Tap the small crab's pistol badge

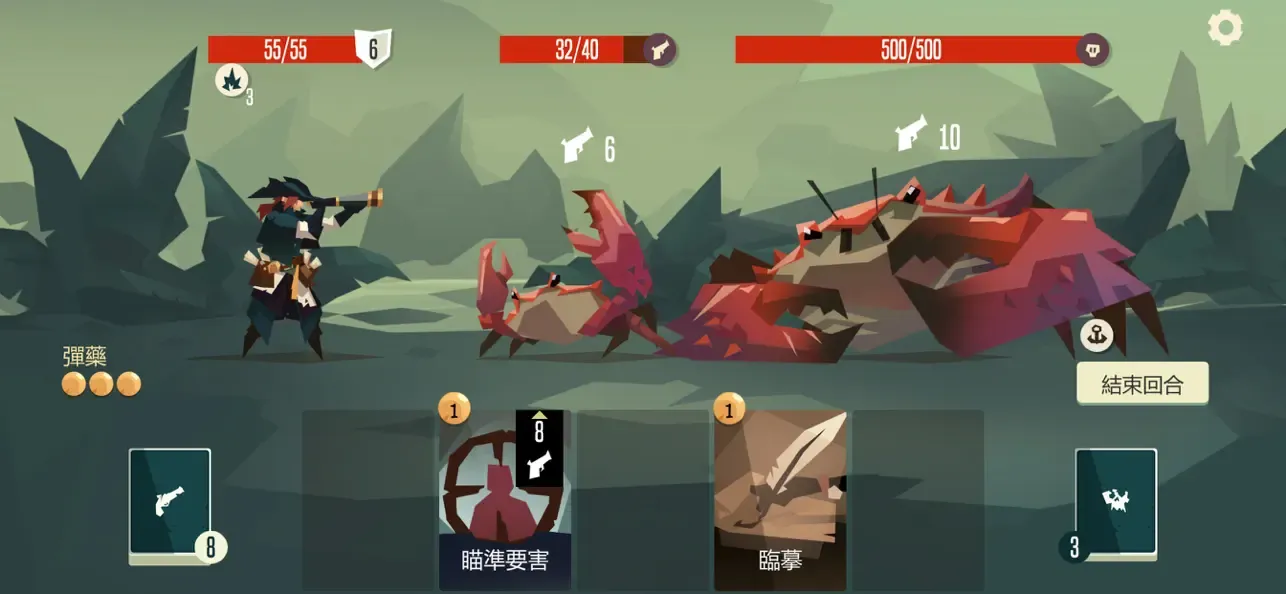pyautogui.click(x=659, y=49)
